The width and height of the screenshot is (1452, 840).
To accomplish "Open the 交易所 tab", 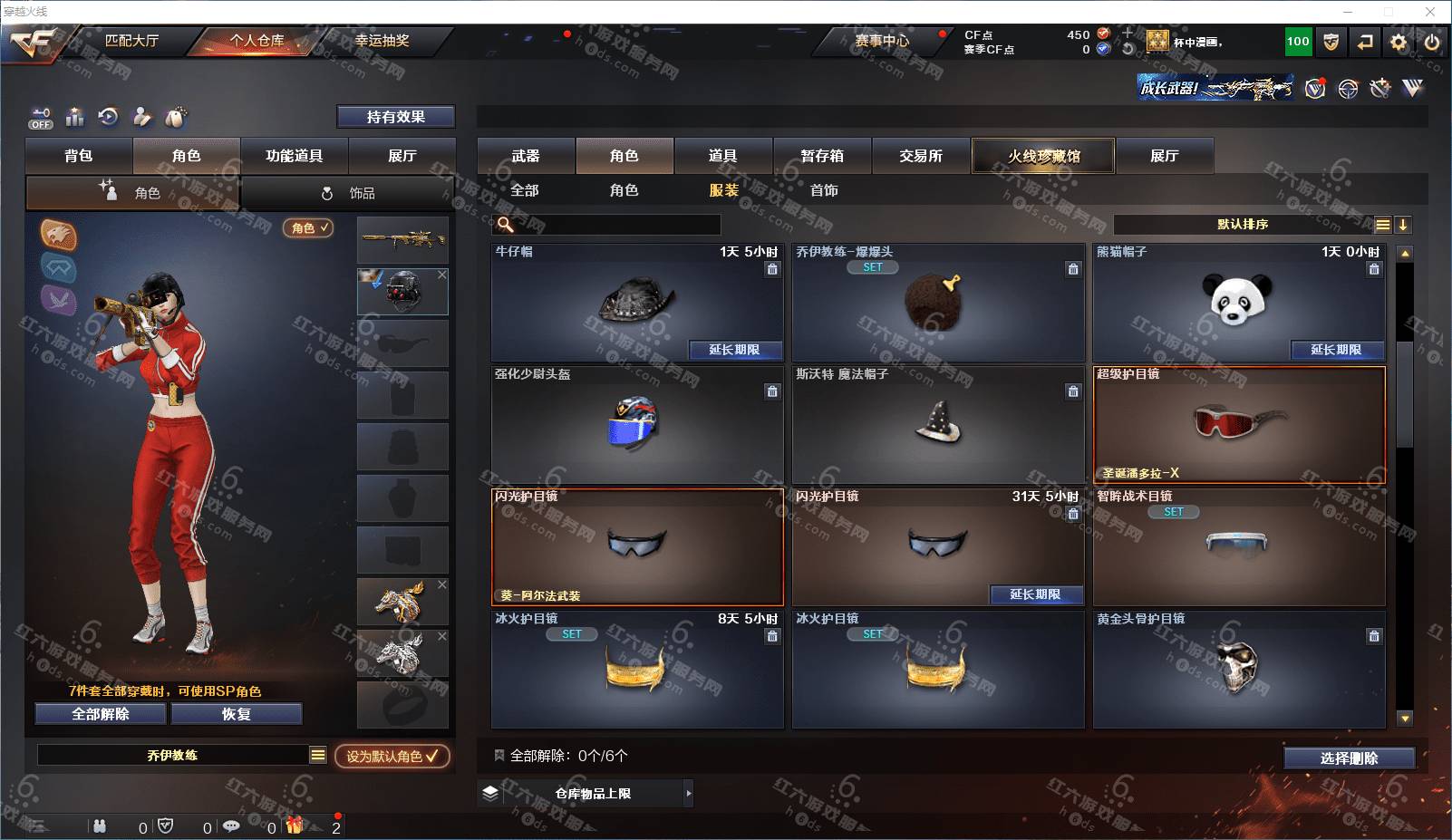I will point(921,156).
